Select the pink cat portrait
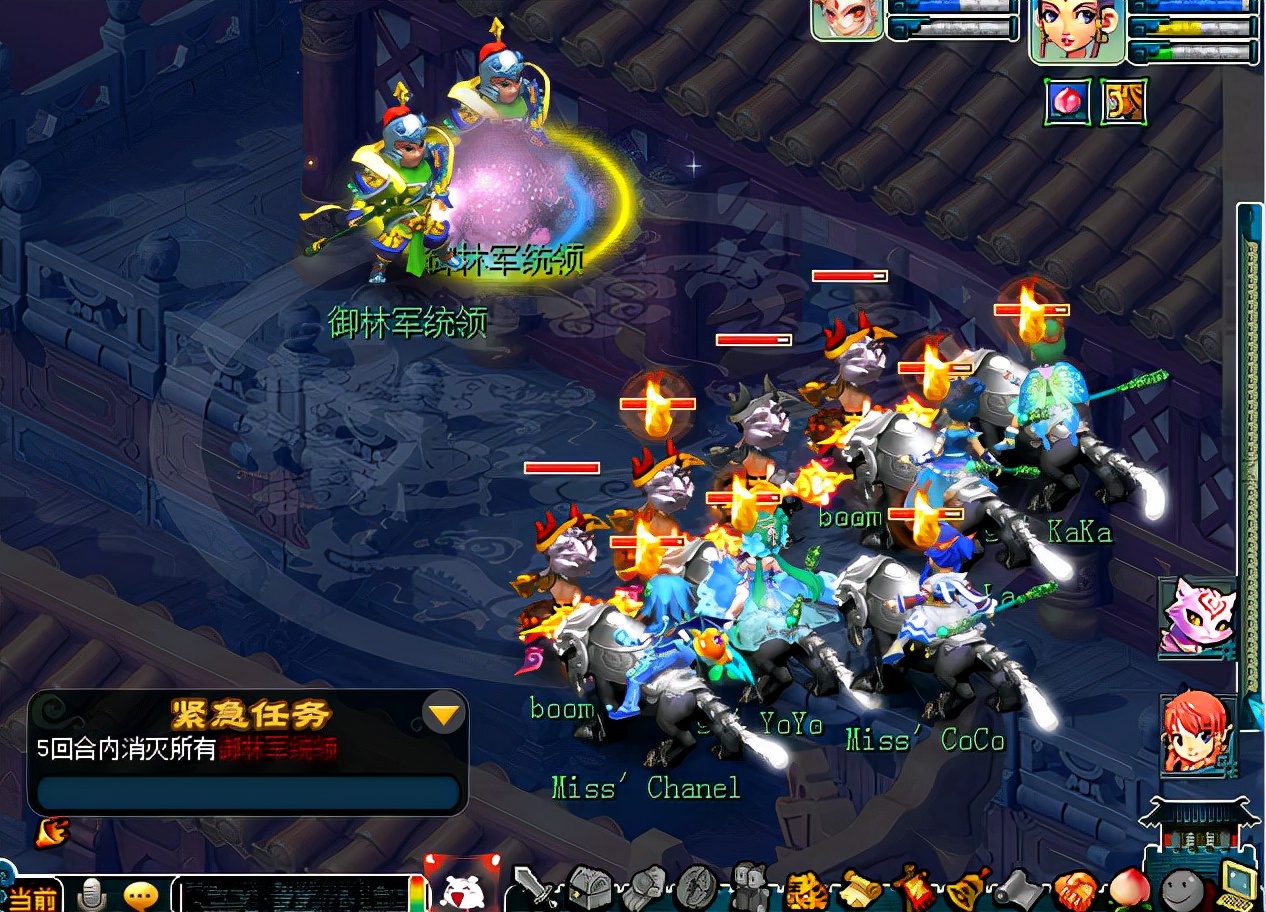This screenshot has height=912, width=1266. pyautogui.click(x=1197, y=614)
